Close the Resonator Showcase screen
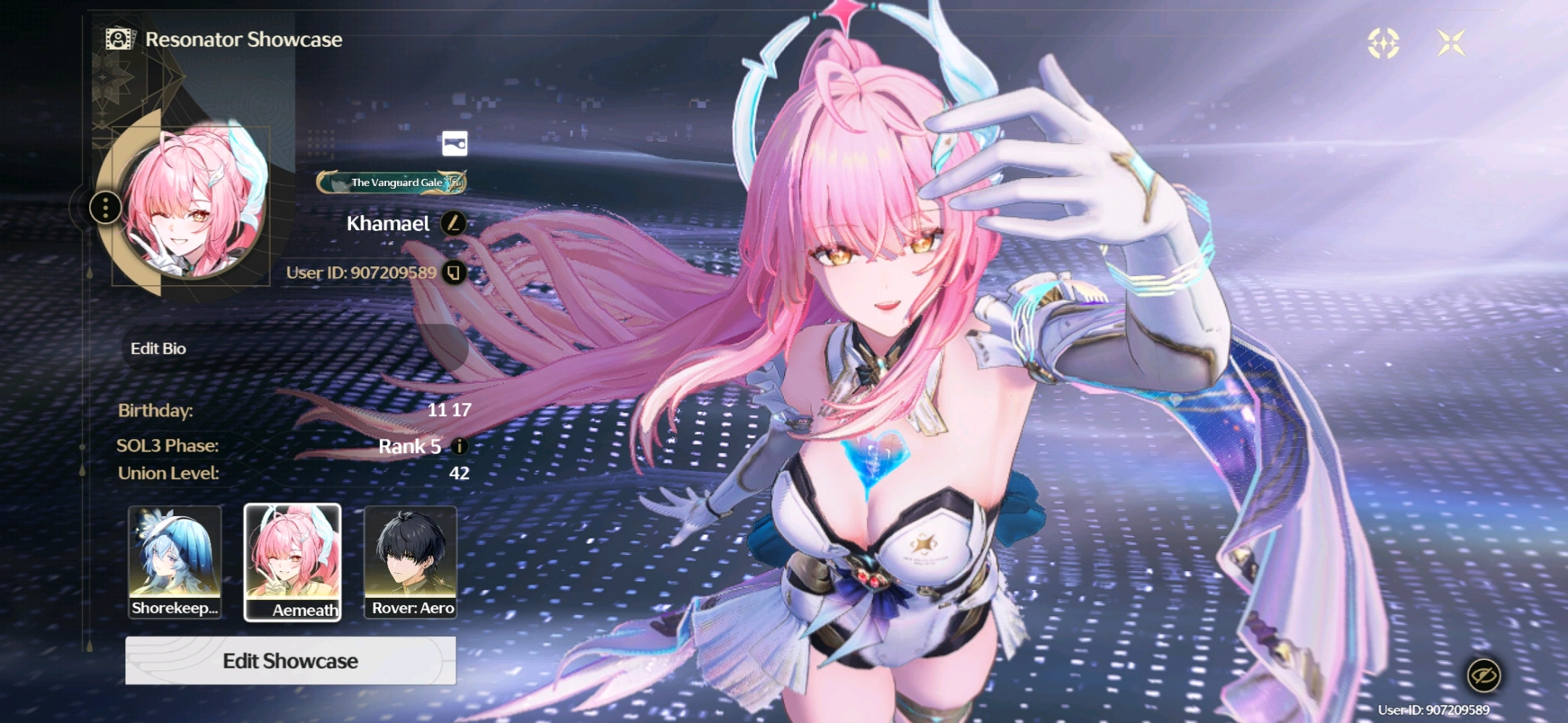The width and height of the screenshot is (1568, 723). (1451, 43)
